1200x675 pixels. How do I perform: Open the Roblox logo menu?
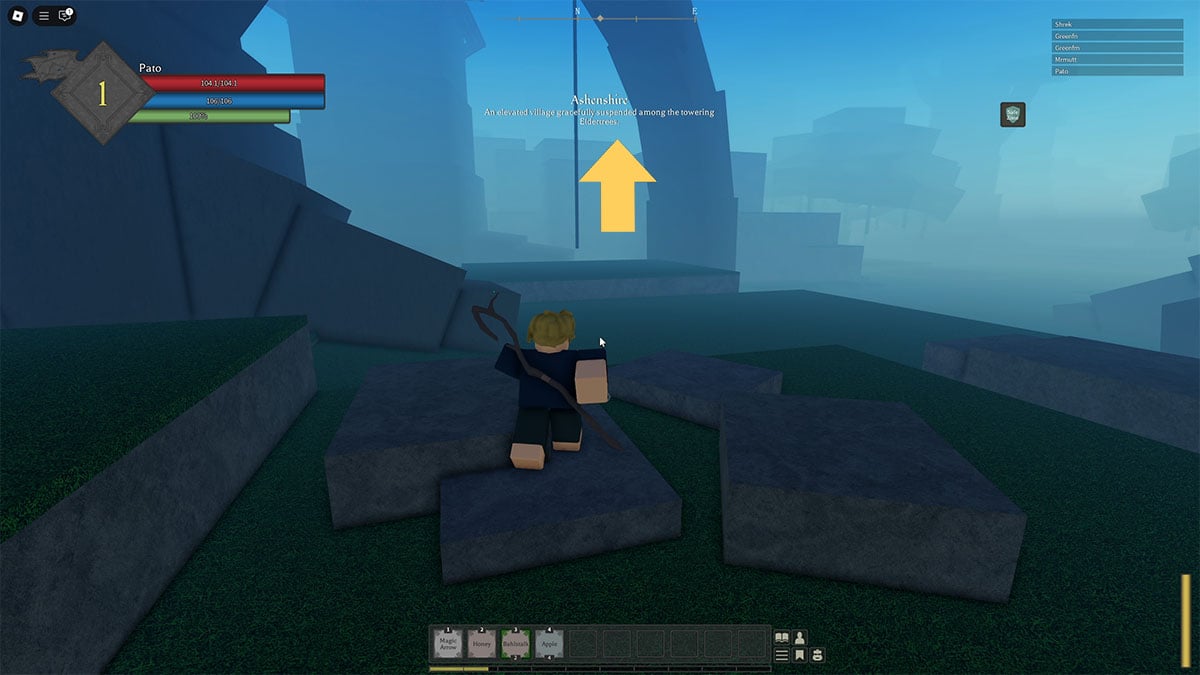(x=17, y=16)
